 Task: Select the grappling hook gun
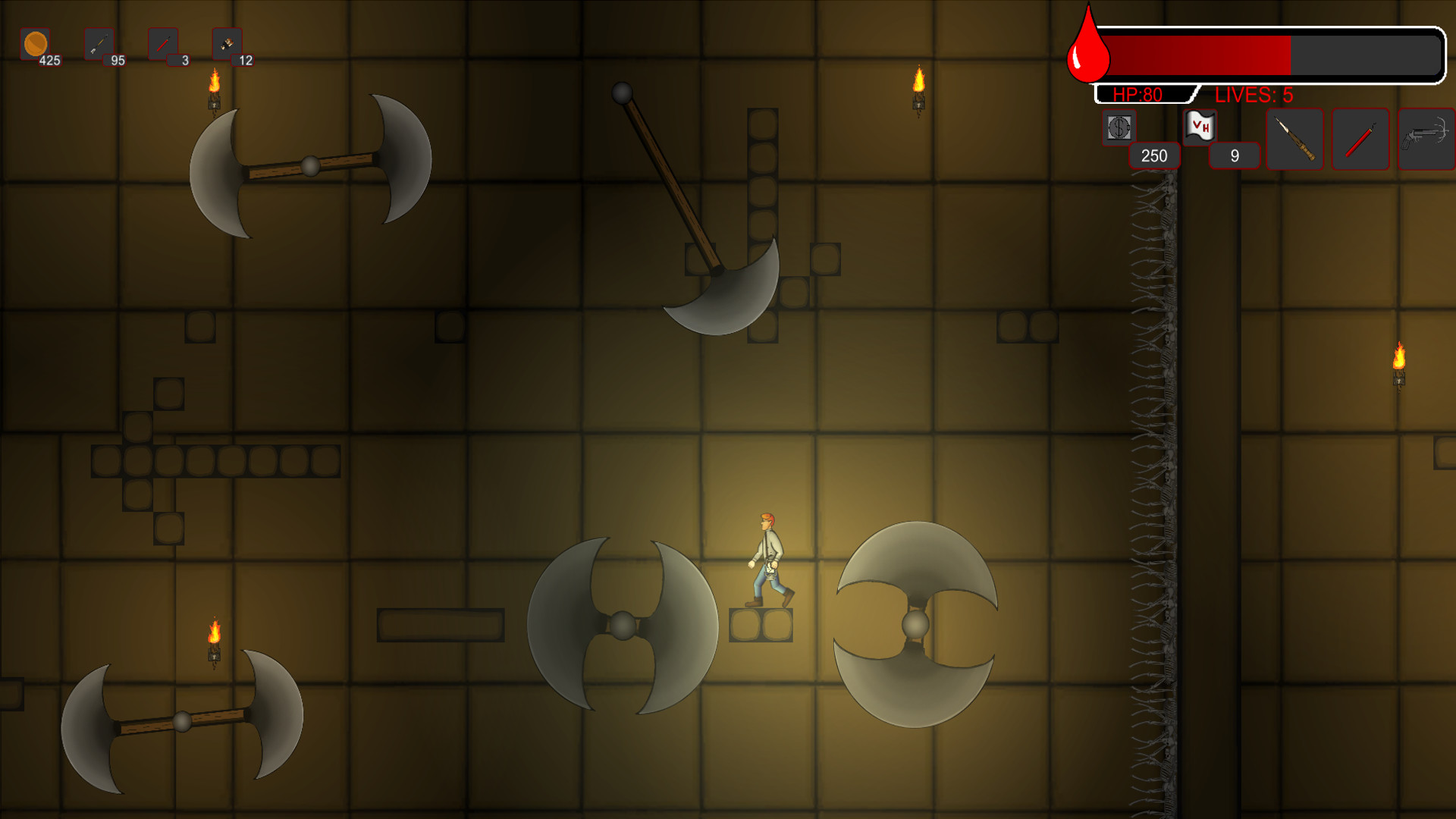[x=1426, y=140]
